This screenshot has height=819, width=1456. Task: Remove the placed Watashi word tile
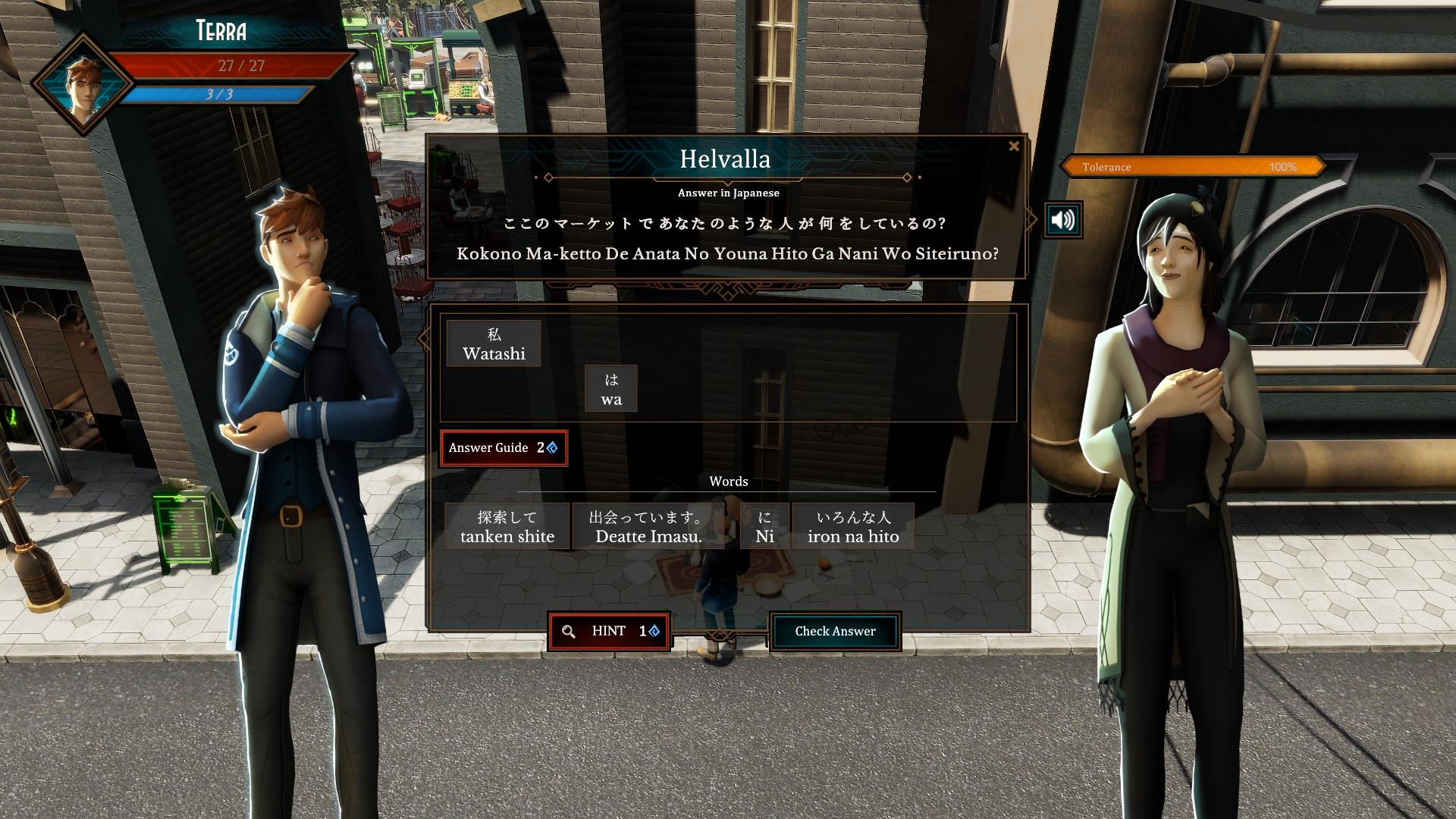pos(494,344)
